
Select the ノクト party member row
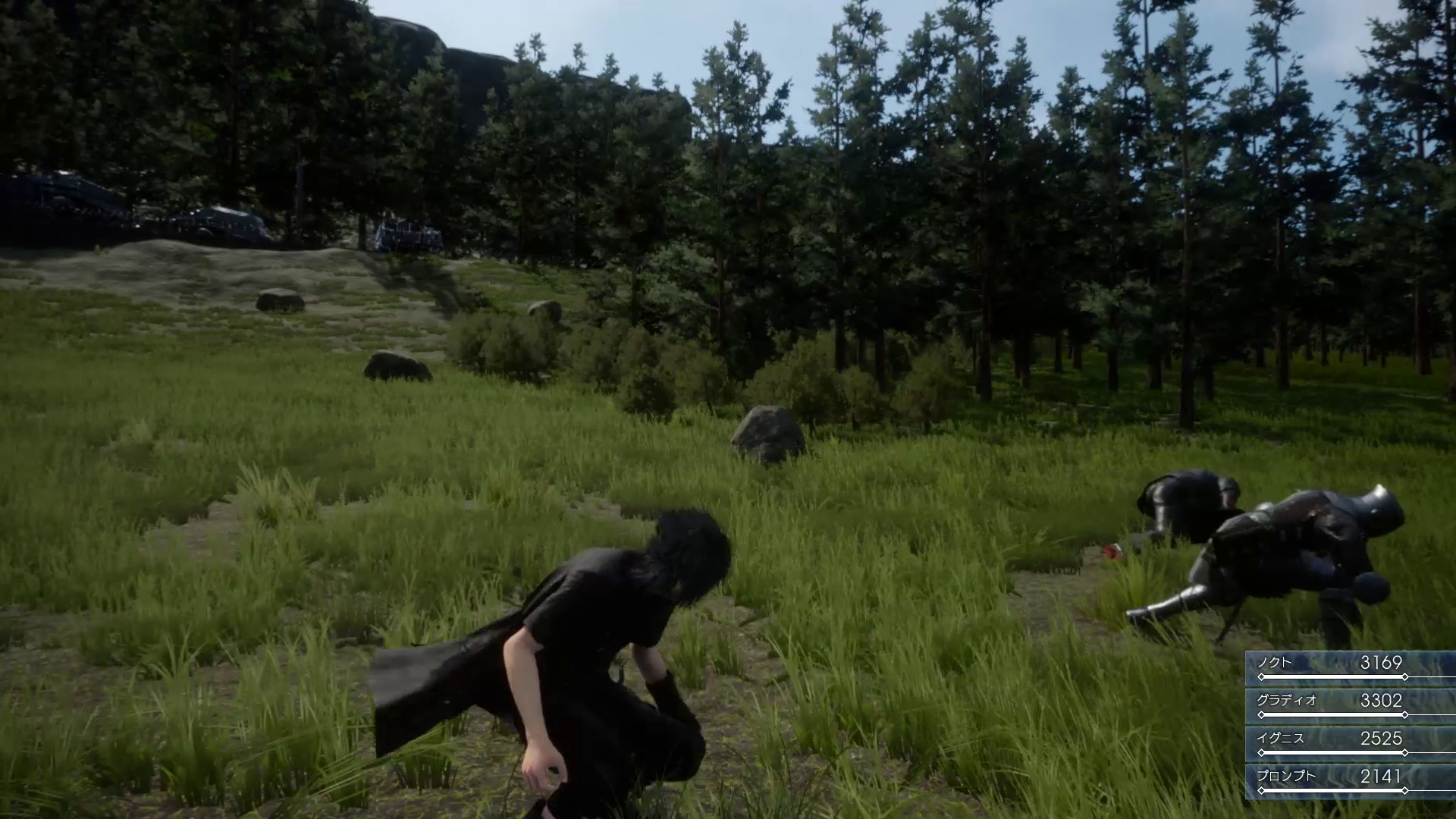[1350, 667]
